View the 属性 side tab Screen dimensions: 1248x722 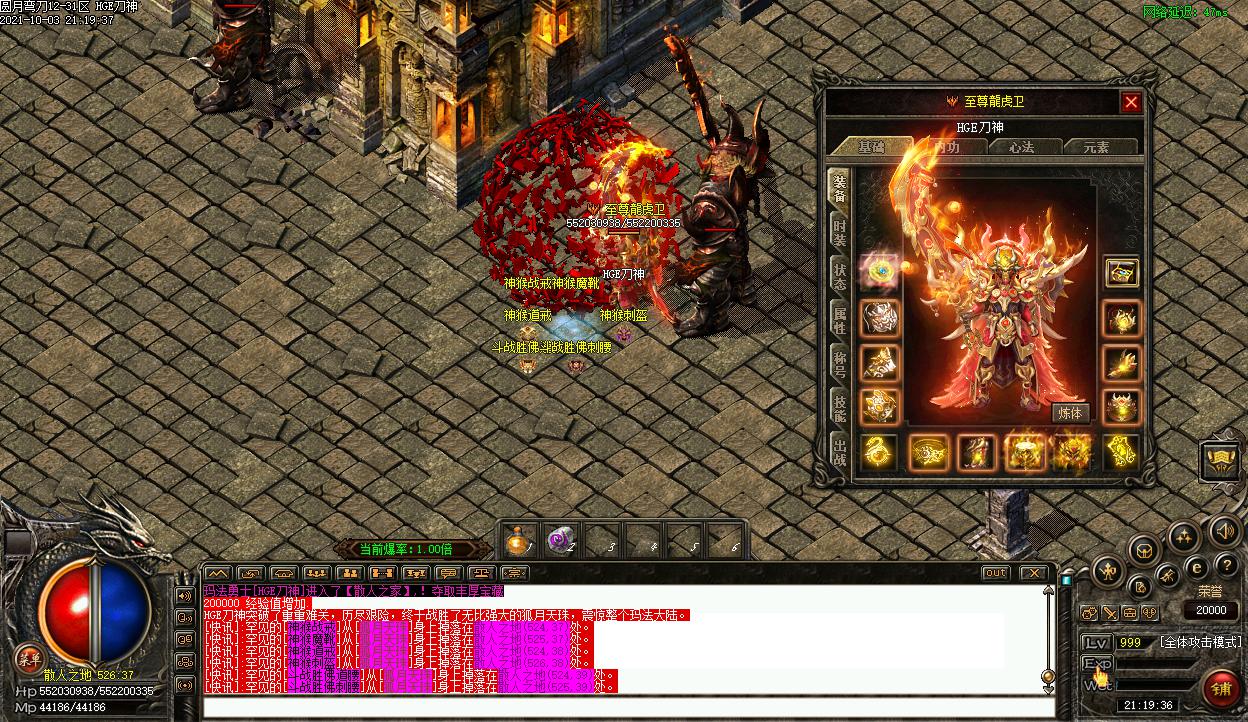click(x=840, y=320)
